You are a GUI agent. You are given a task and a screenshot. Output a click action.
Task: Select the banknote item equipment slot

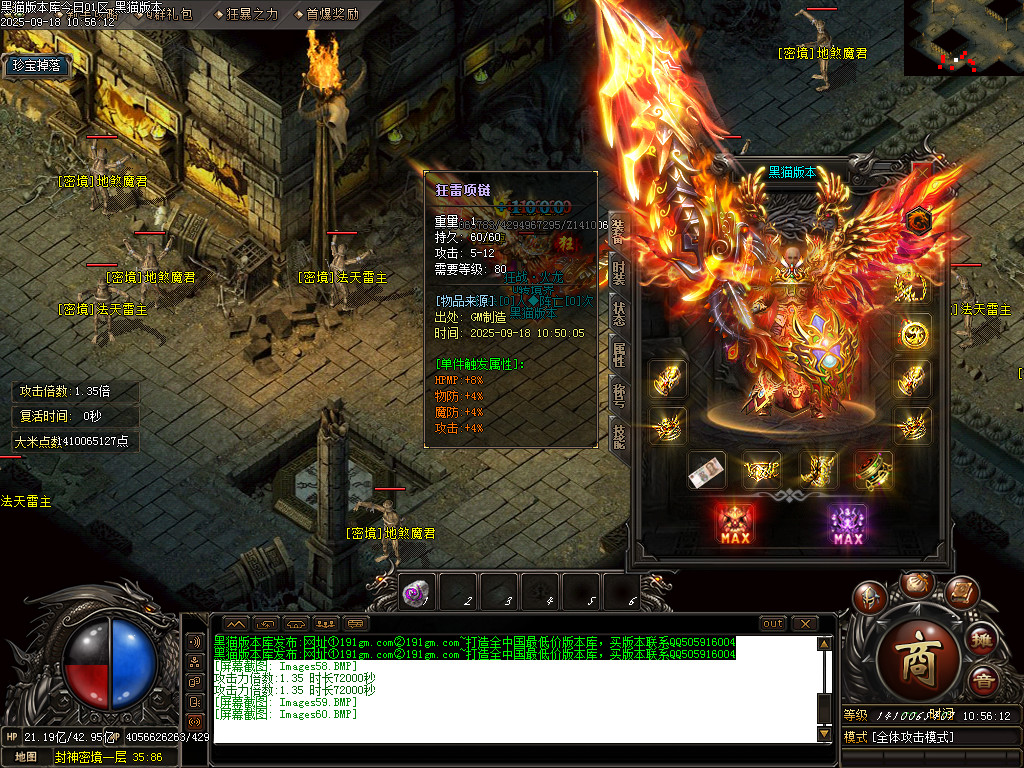point(706,470)
